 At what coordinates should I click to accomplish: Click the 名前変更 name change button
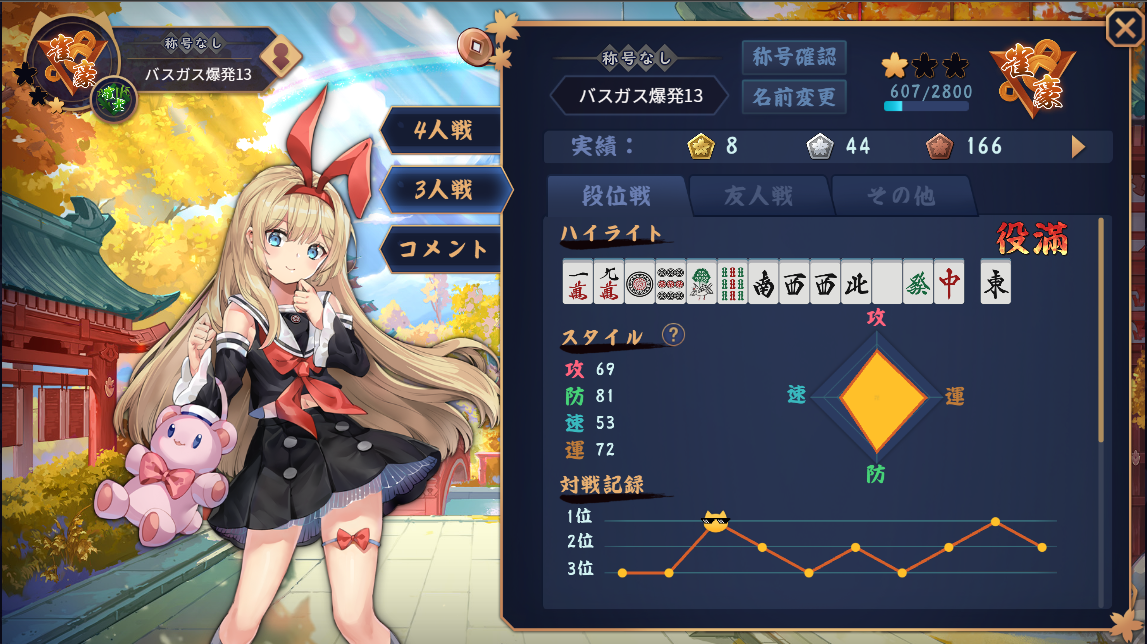coord(794,97)
